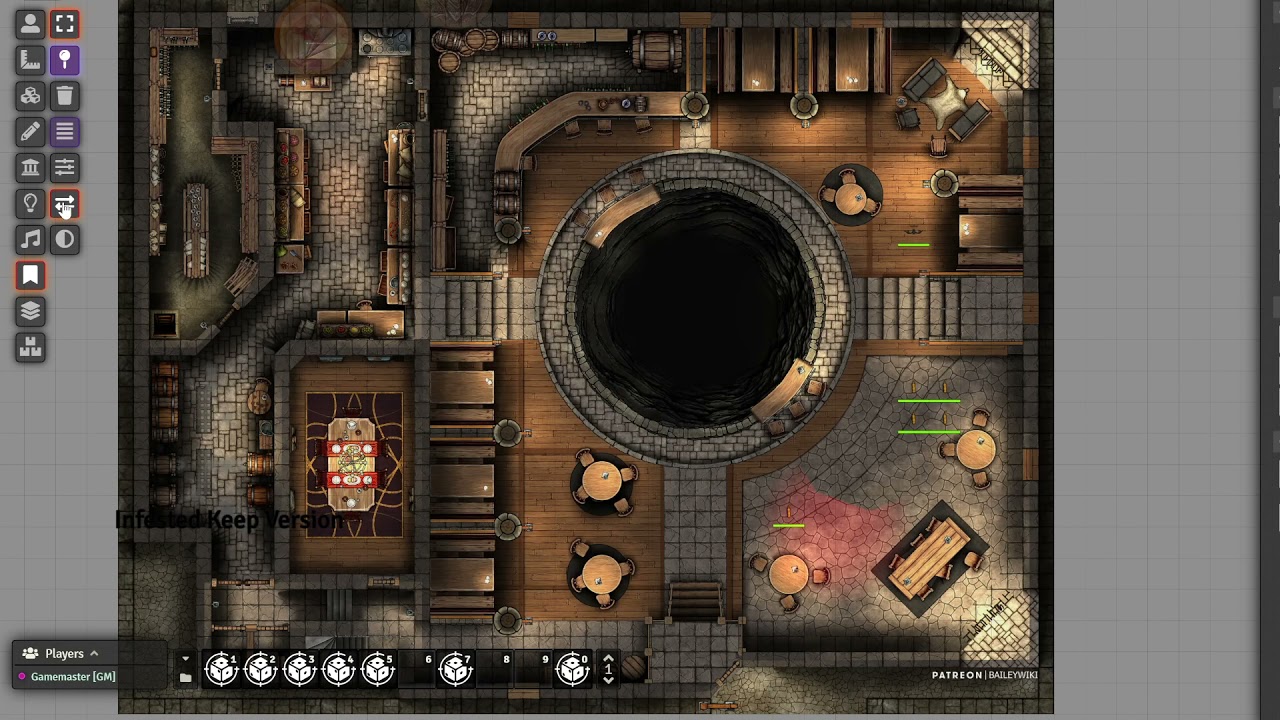This screenshot has height=720, width=1280.
Task: Toggle the purple horizontal lines tool
Action: click(65, 132)
